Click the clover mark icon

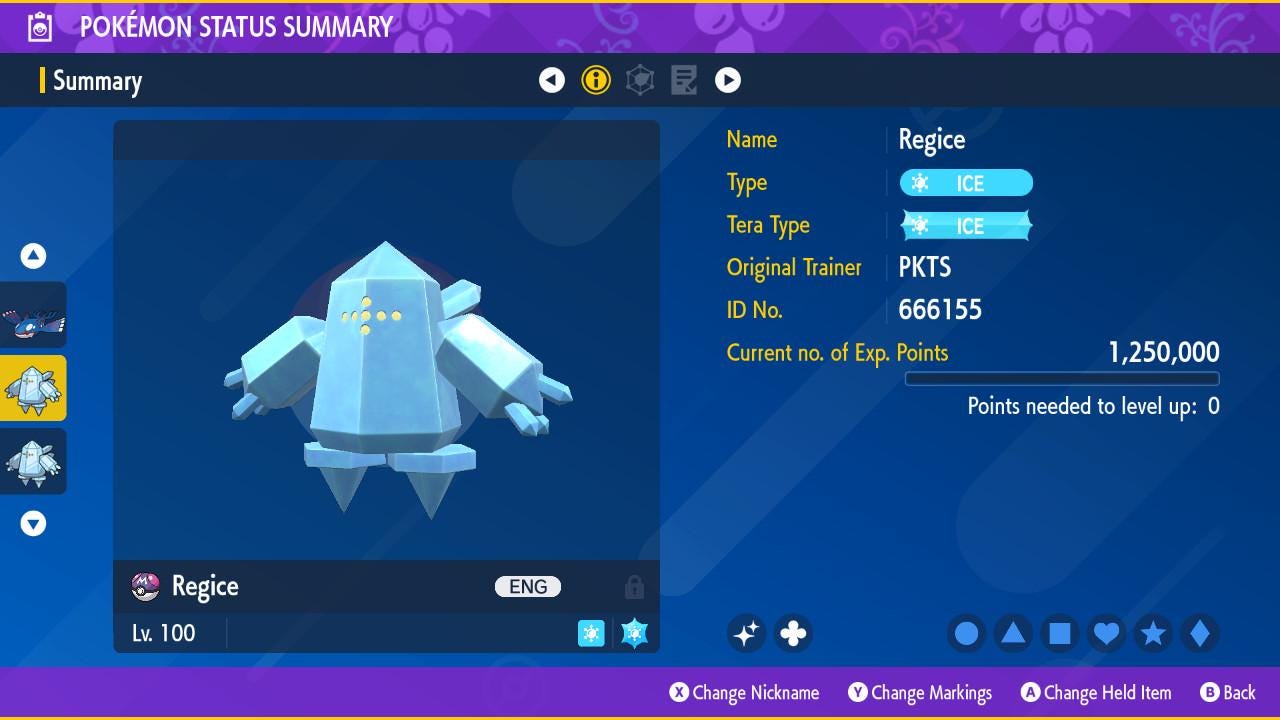point(793,633)
